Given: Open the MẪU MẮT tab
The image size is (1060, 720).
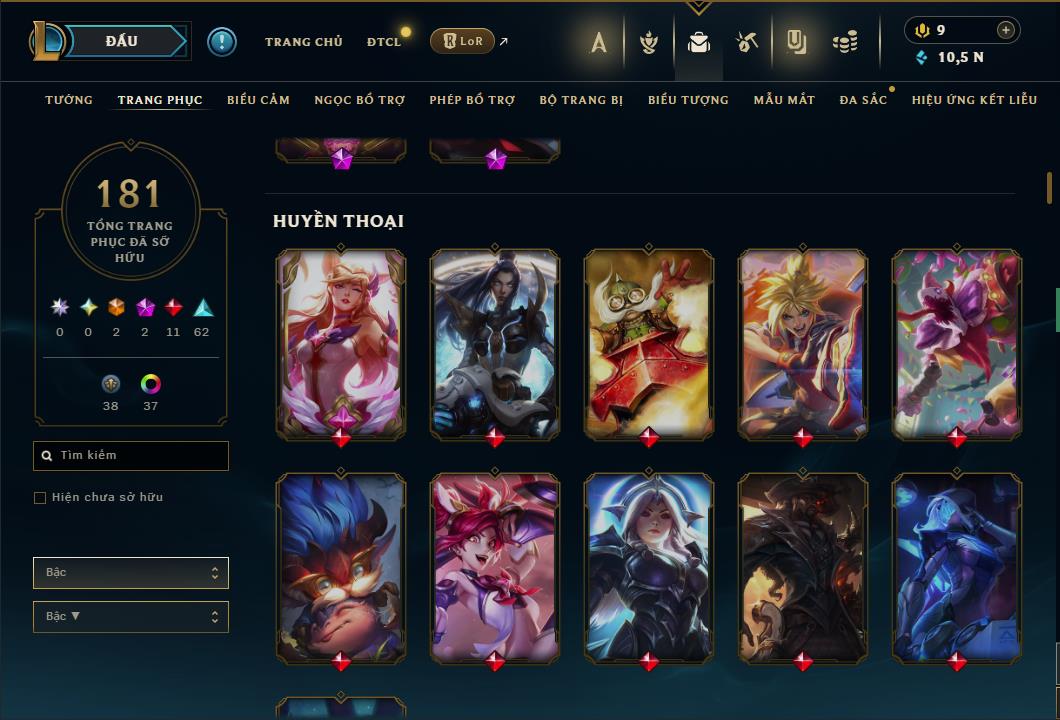Looking at the screenshot, I should [784, 100].
